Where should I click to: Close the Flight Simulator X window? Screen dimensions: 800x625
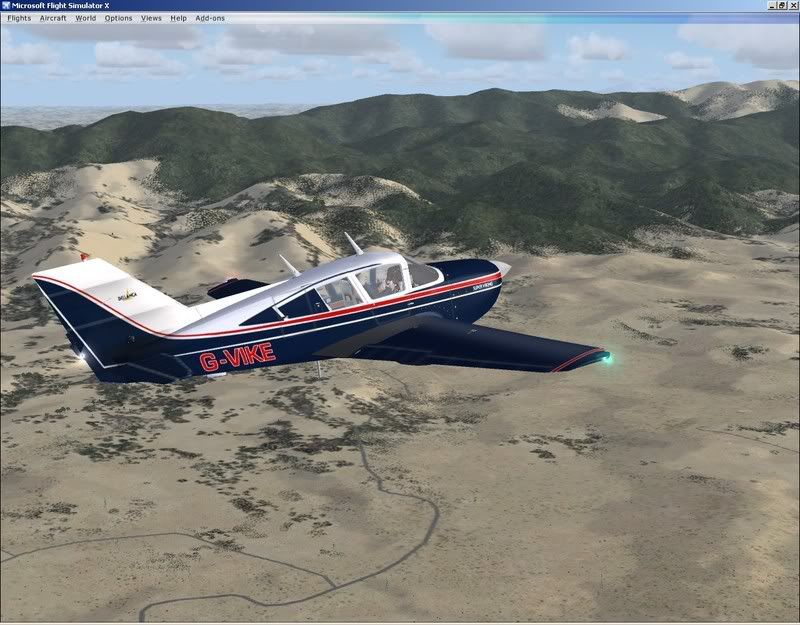(792, 6)
